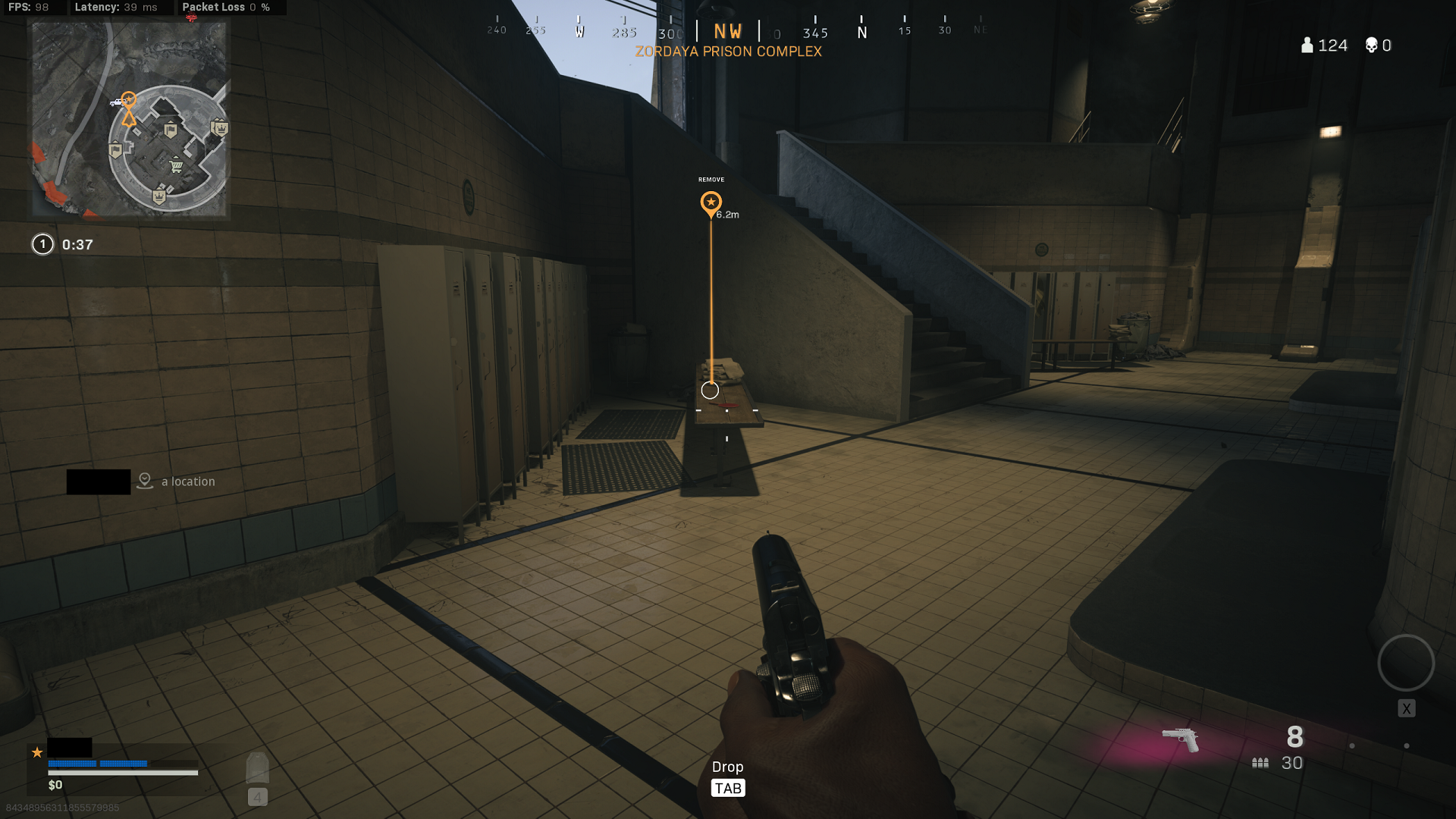Click the player count silhouette icon

click(1306, 45)
